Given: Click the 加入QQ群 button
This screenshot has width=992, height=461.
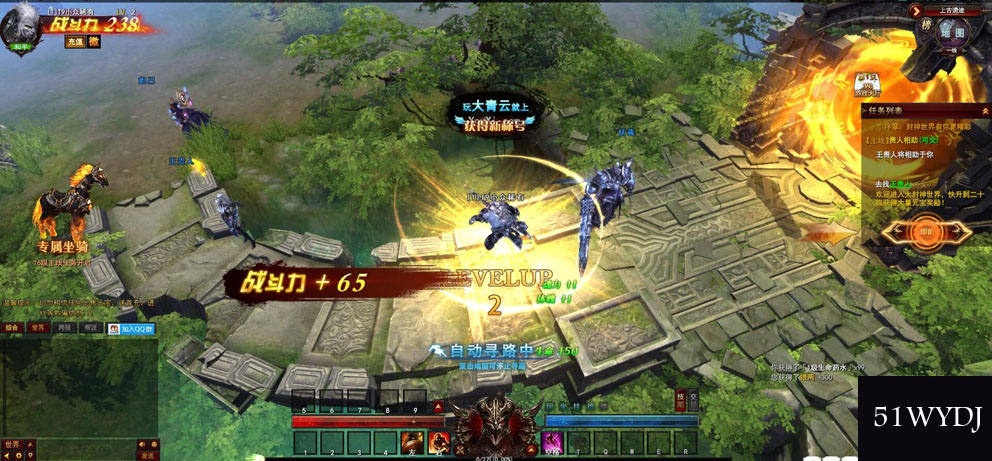Looking at the screenshot, I should (x=132, y=328).
